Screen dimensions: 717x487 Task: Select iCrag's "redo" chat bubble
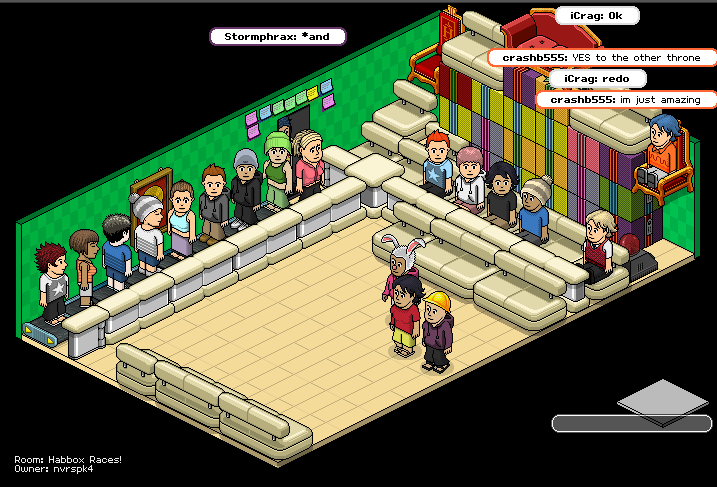(597, 78)
